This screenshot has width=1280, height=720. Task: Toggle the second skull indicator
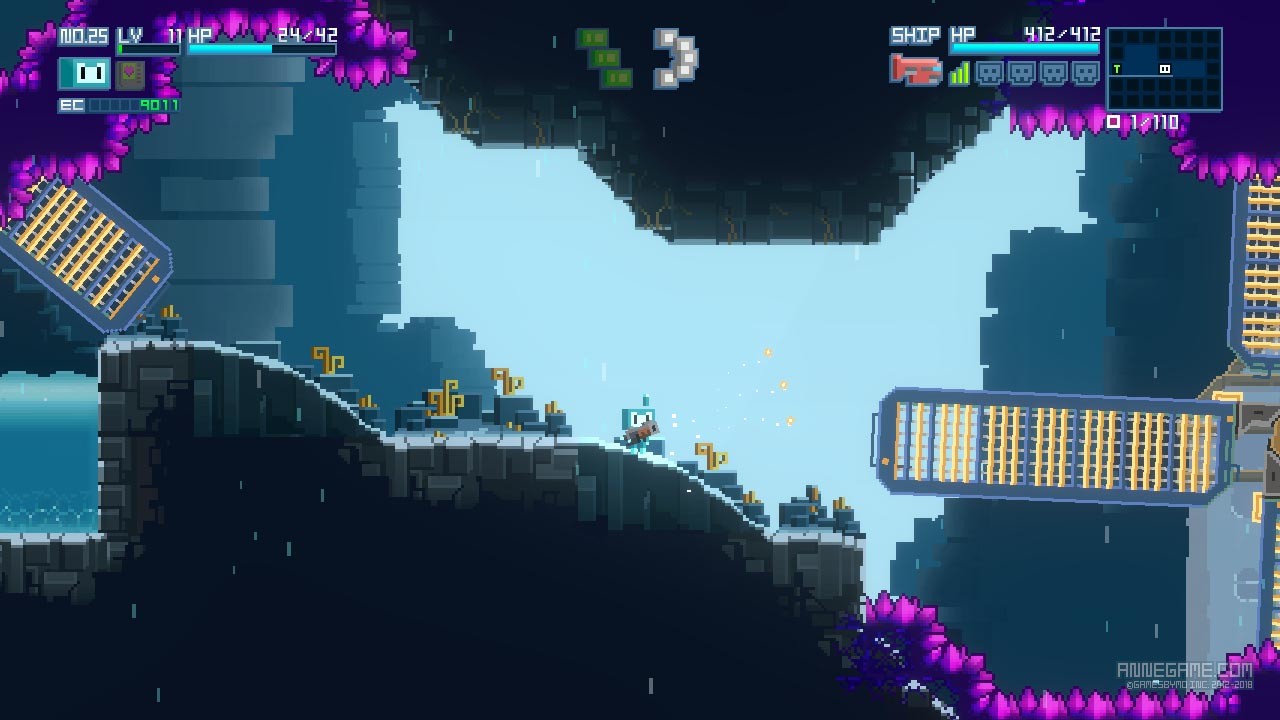pyautogui.click(x=1022, y=71)
